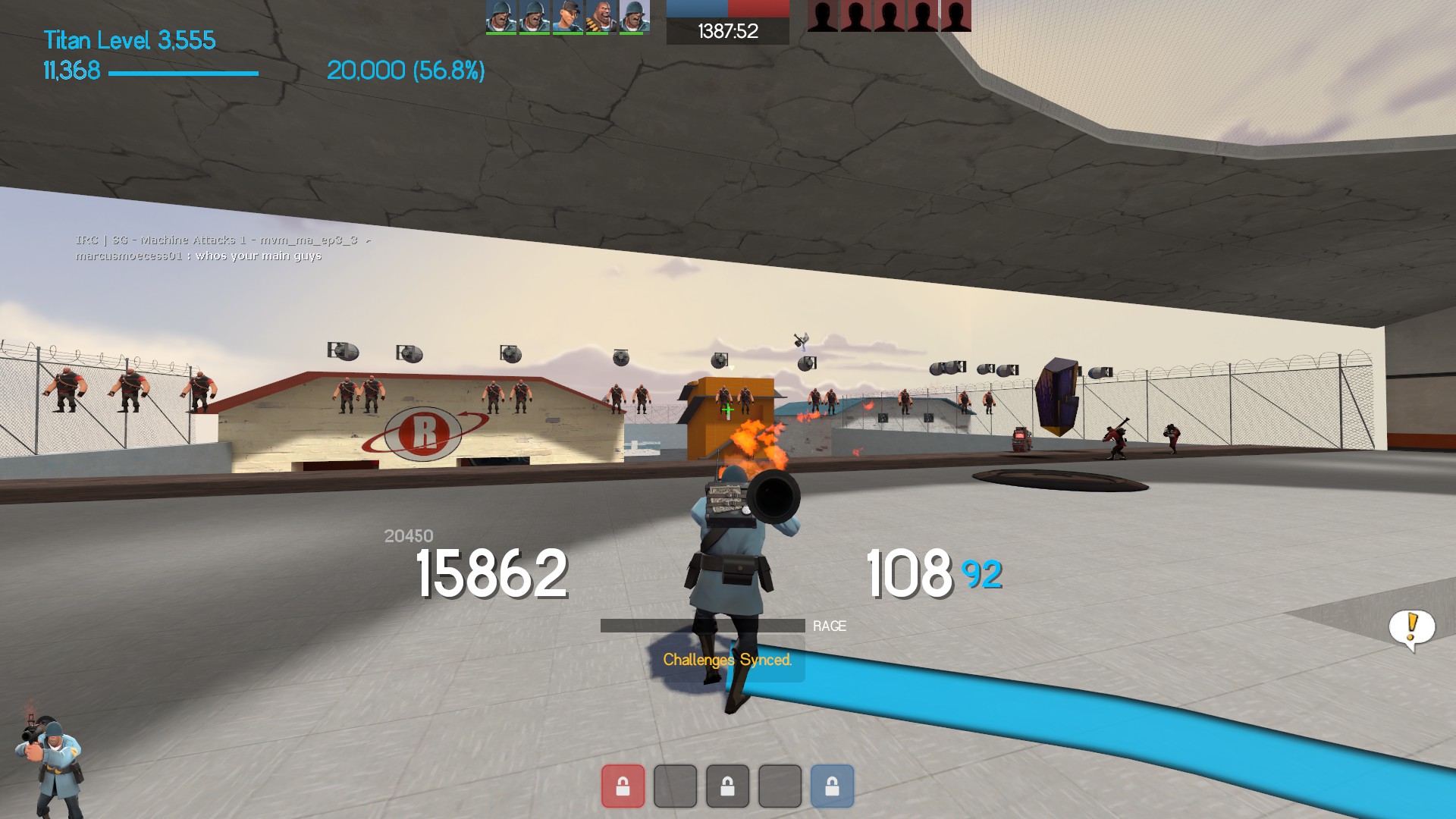Click the "whos your main guys" chat message
Screen dimensions: 1456x819
199,256
